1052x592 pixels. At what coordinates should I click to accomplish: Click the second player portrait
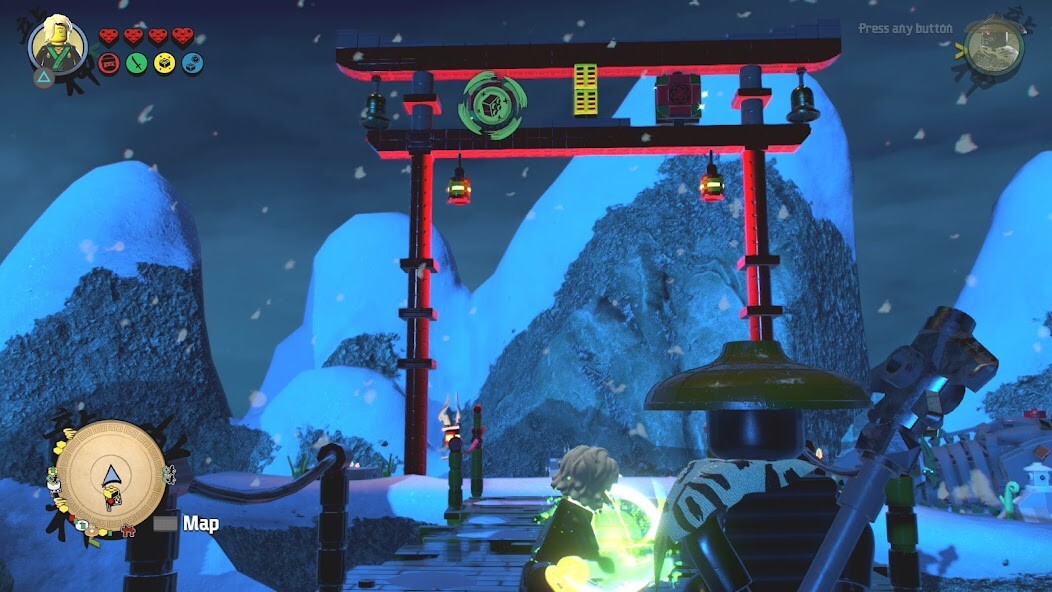click(994, 46)
